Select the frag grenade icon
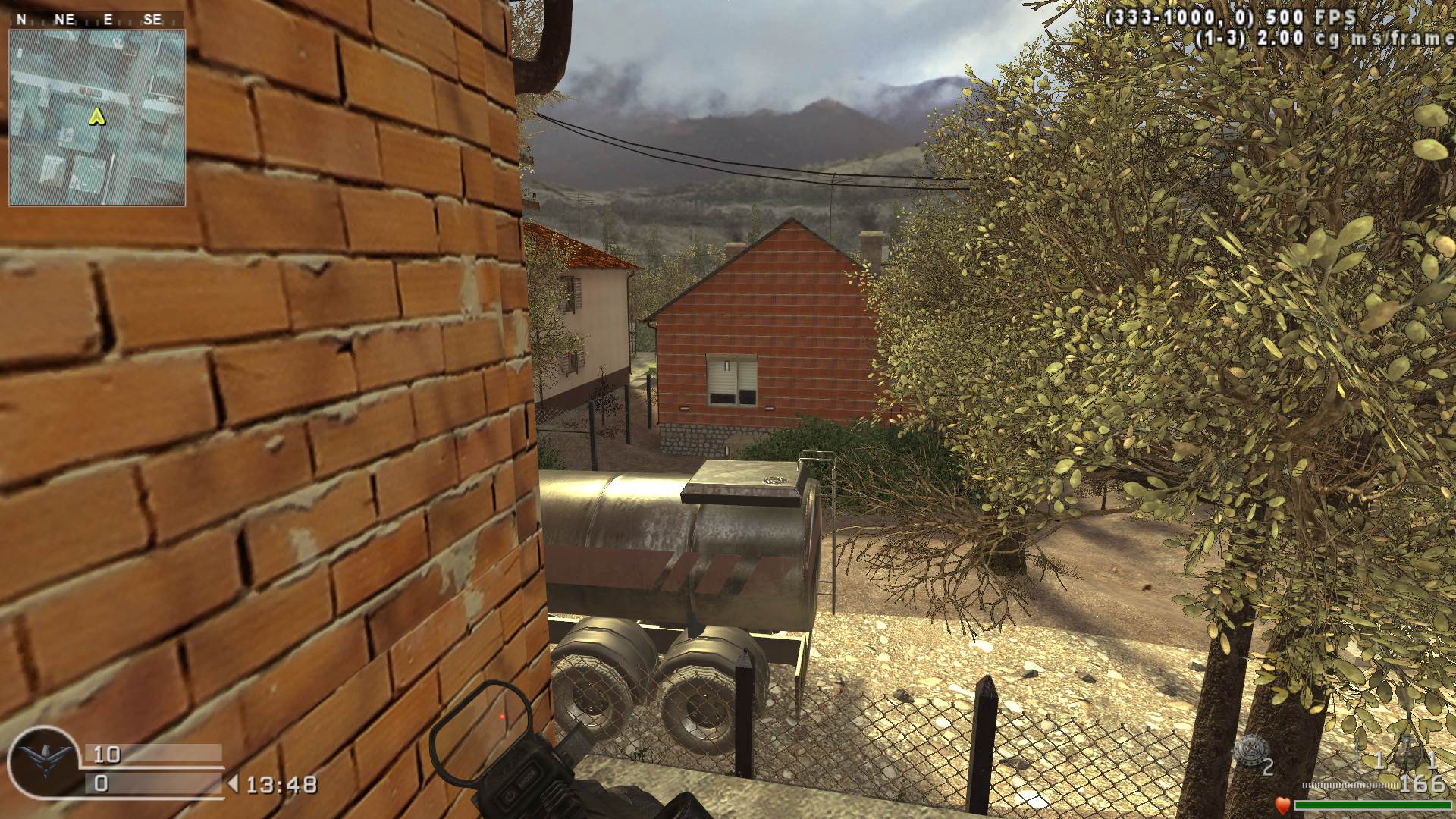This screenshot has height=819, width=1456. [1248, 750]
